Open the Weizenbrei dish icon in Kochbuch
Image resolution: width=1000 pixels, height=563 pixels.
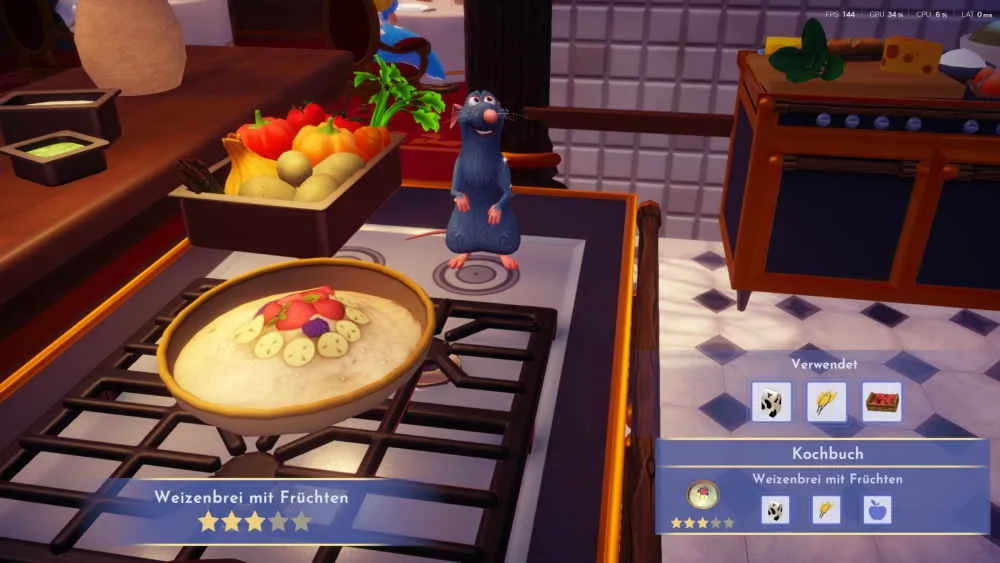[x=702, y=497]
